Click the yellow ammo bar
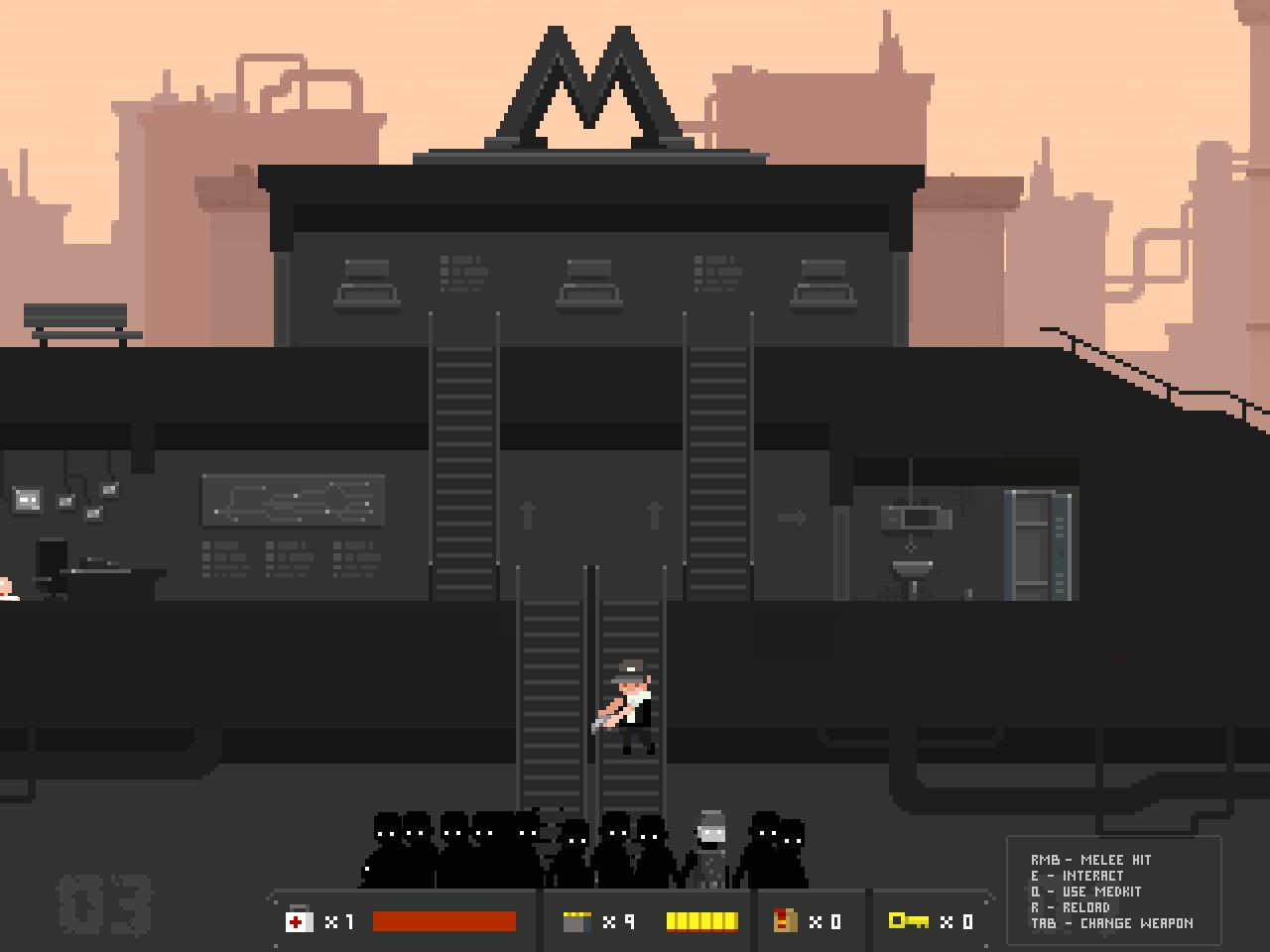The image size is (1270, 952). [701, 922]
